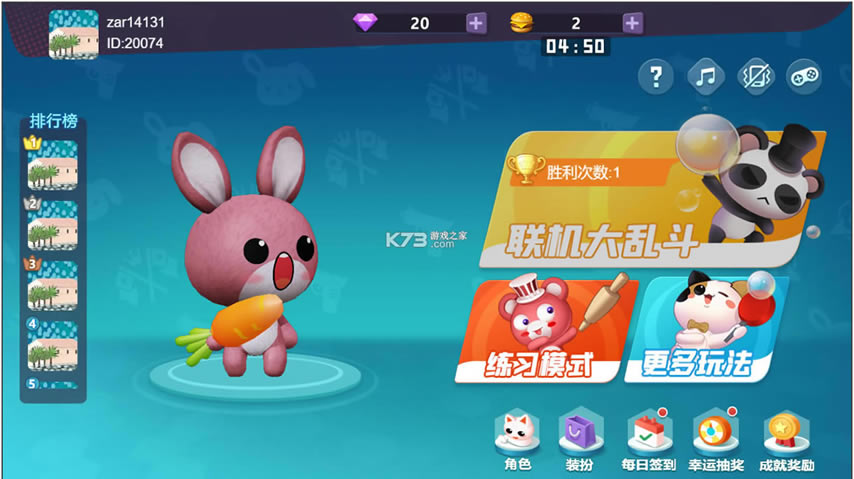854x479 pixels.
Task: Open 成就奖励 achievement rewards
Action: coord(786,439)
